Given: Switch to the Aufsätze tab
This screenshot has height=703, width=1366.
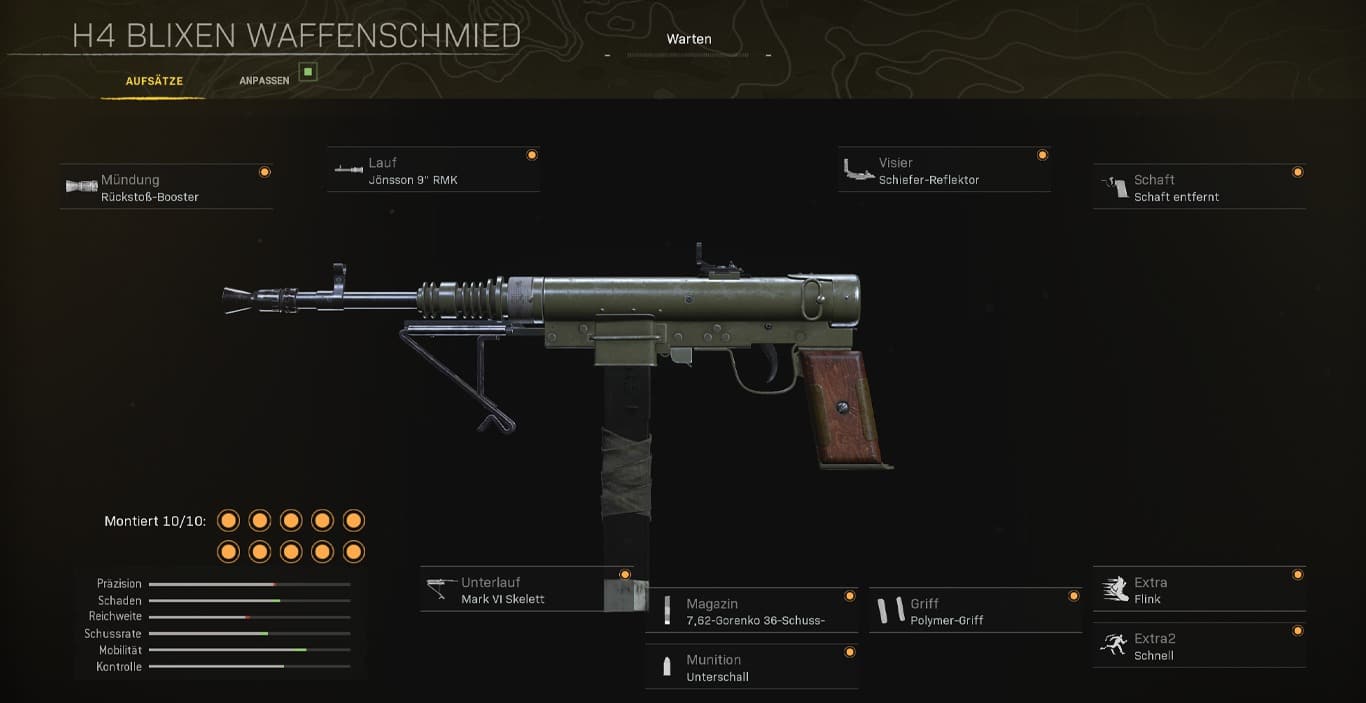Looking at the screenshot, I should (154, 81).
